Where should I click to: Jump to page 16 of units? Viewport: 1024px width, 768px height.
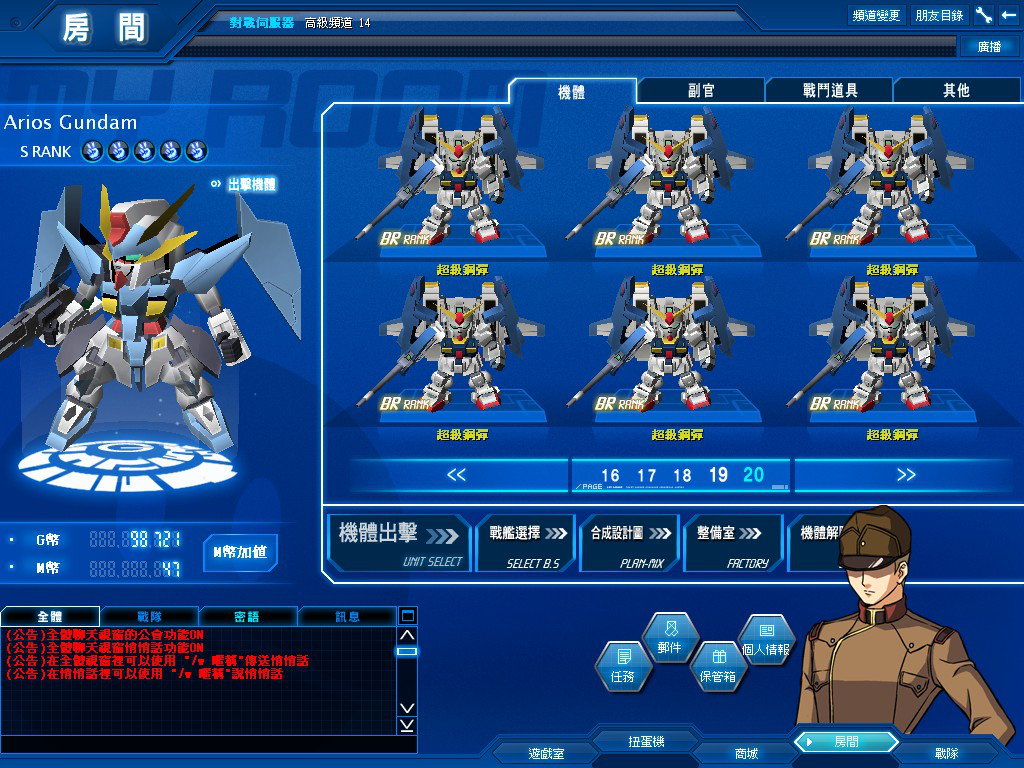click(x=610, y=476)
